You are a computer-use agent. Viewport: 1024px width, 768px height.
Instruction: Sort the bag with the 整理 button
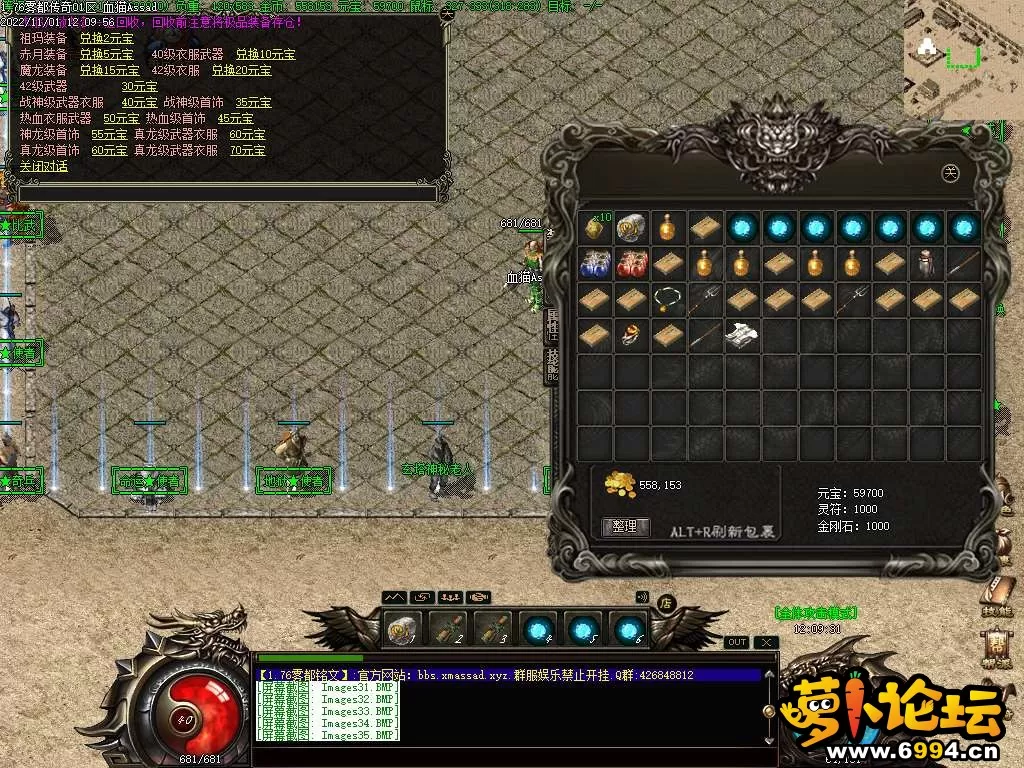click(625, 527)
